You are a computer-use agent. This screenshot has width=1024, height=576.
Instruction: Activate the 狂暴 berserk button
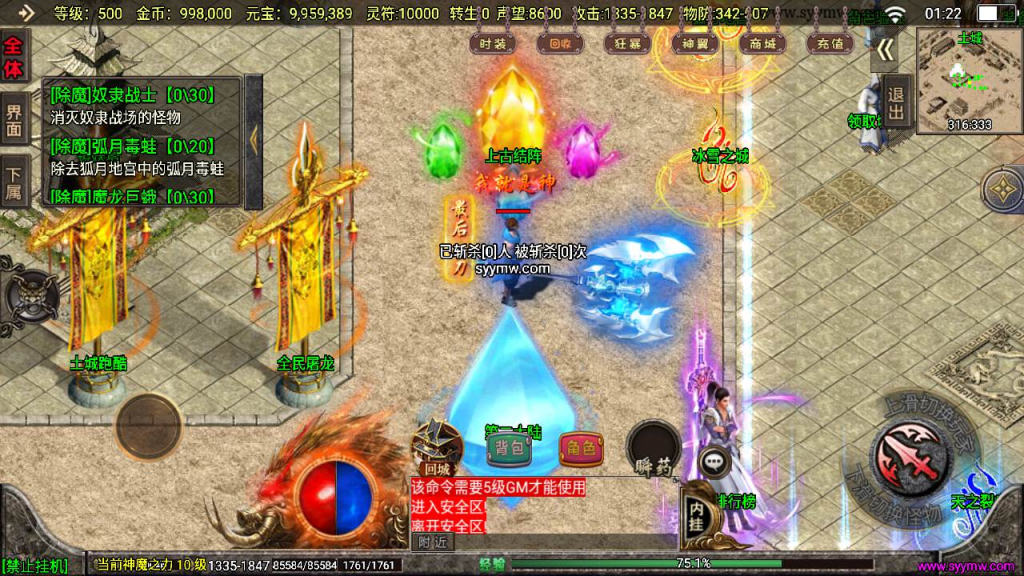[x=628, y=43]
